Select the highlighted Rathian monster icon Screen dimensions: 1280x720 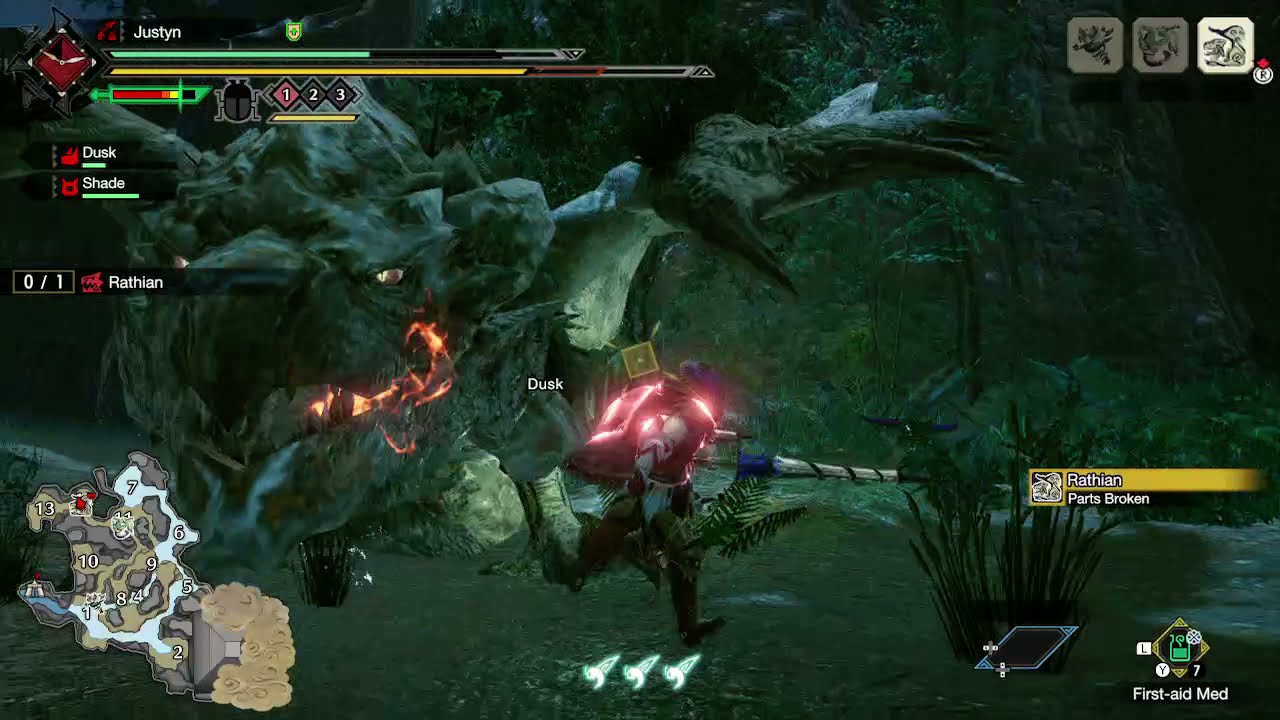[1225, 45]
